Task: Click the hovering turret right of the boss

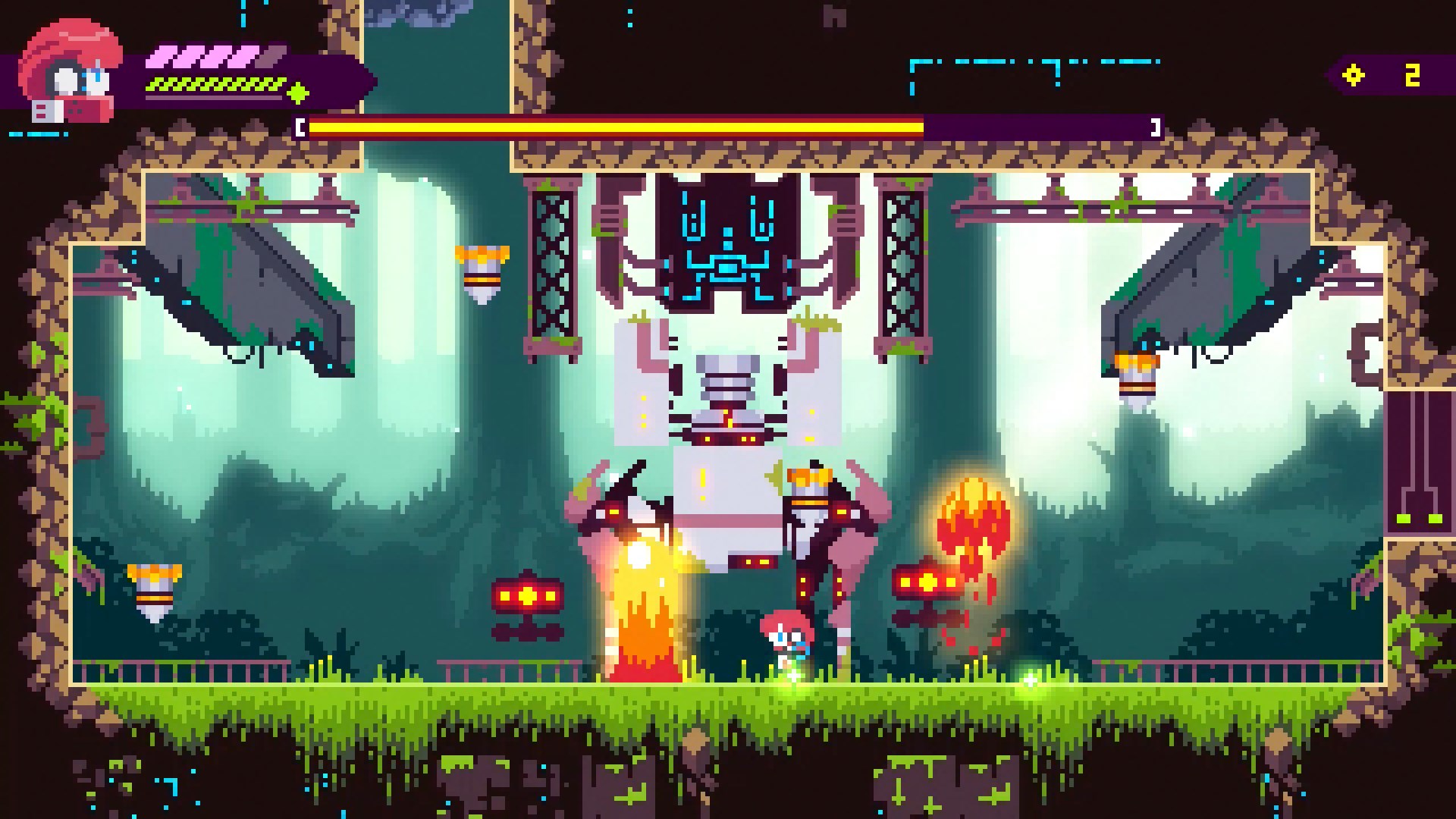Action: [927, 584]
